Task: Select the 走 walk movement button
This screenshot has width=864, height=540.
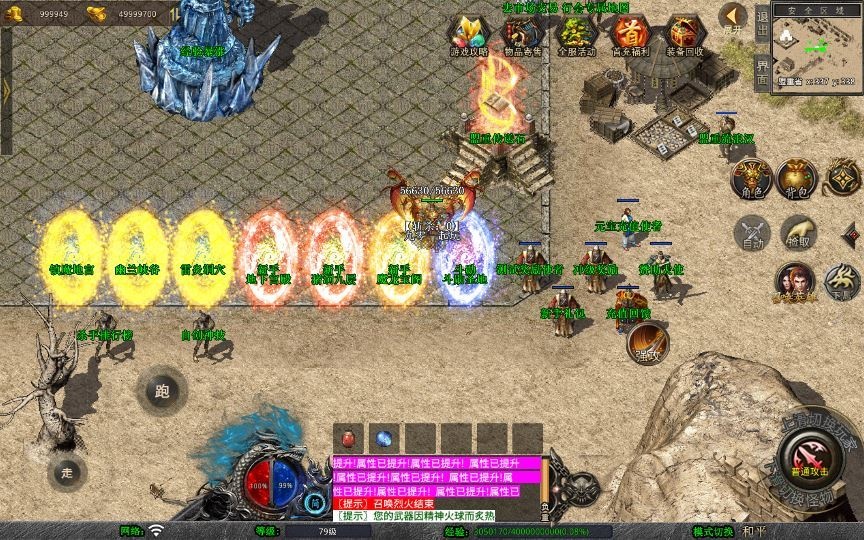Action: point(67,471)
